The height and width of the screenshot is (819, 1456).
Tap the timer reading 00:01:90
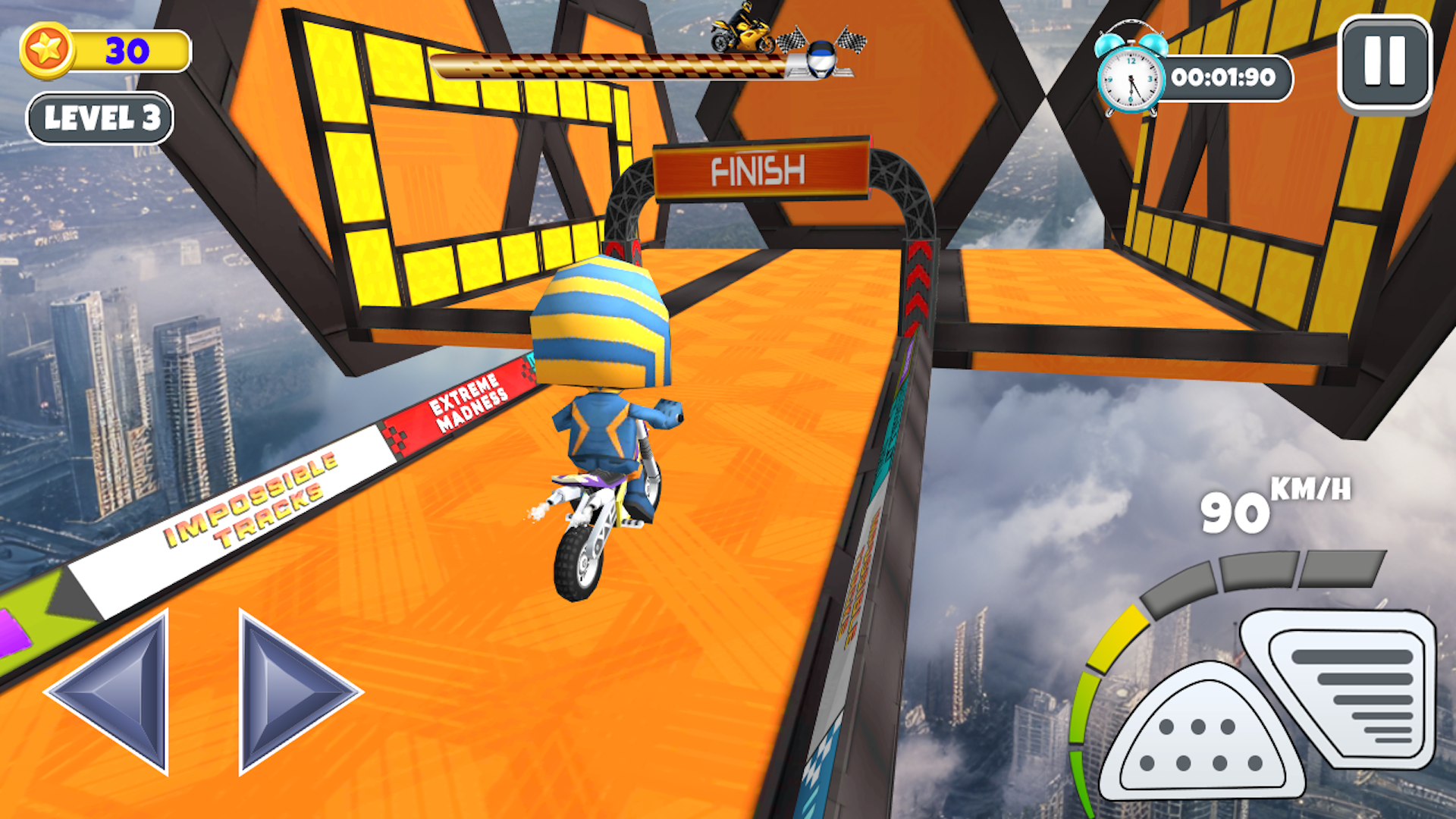[x=1225, y=77]
